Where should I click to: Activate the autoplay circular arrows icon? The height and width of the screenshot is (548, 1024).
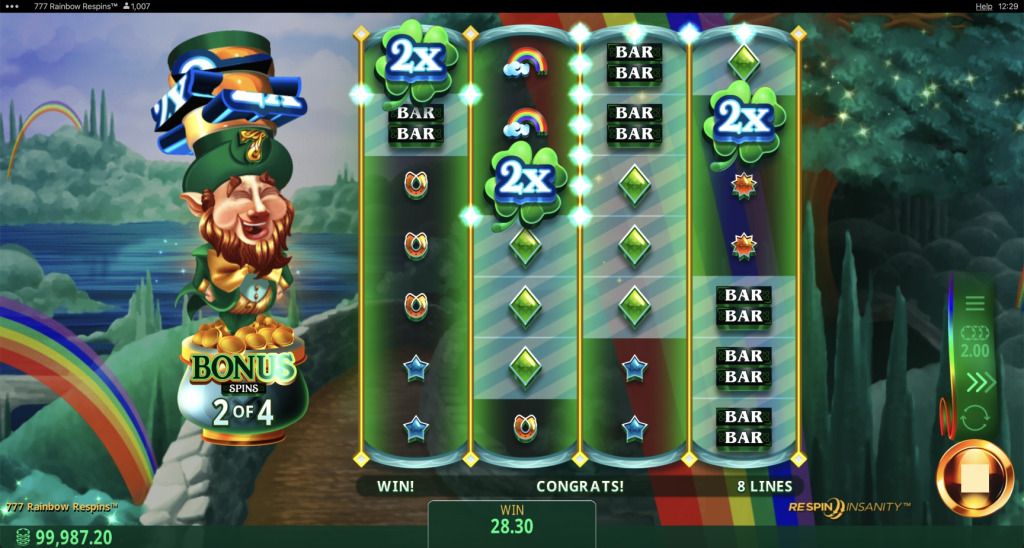point(975,417)
